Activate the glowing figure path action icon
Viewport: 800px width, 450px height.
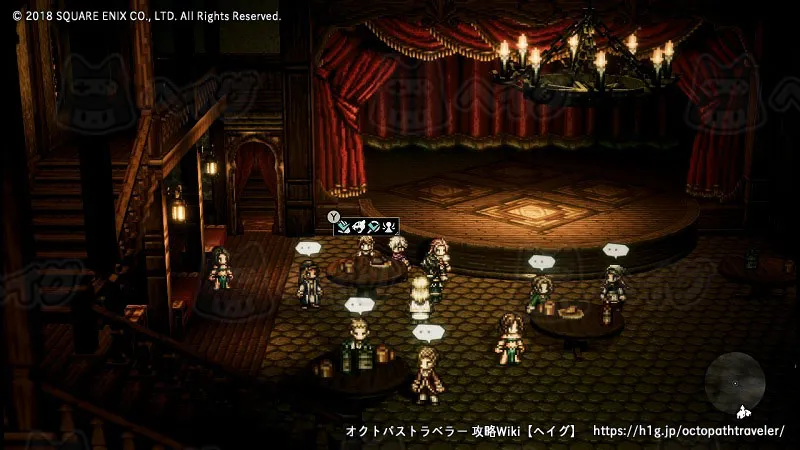[388, 226]
